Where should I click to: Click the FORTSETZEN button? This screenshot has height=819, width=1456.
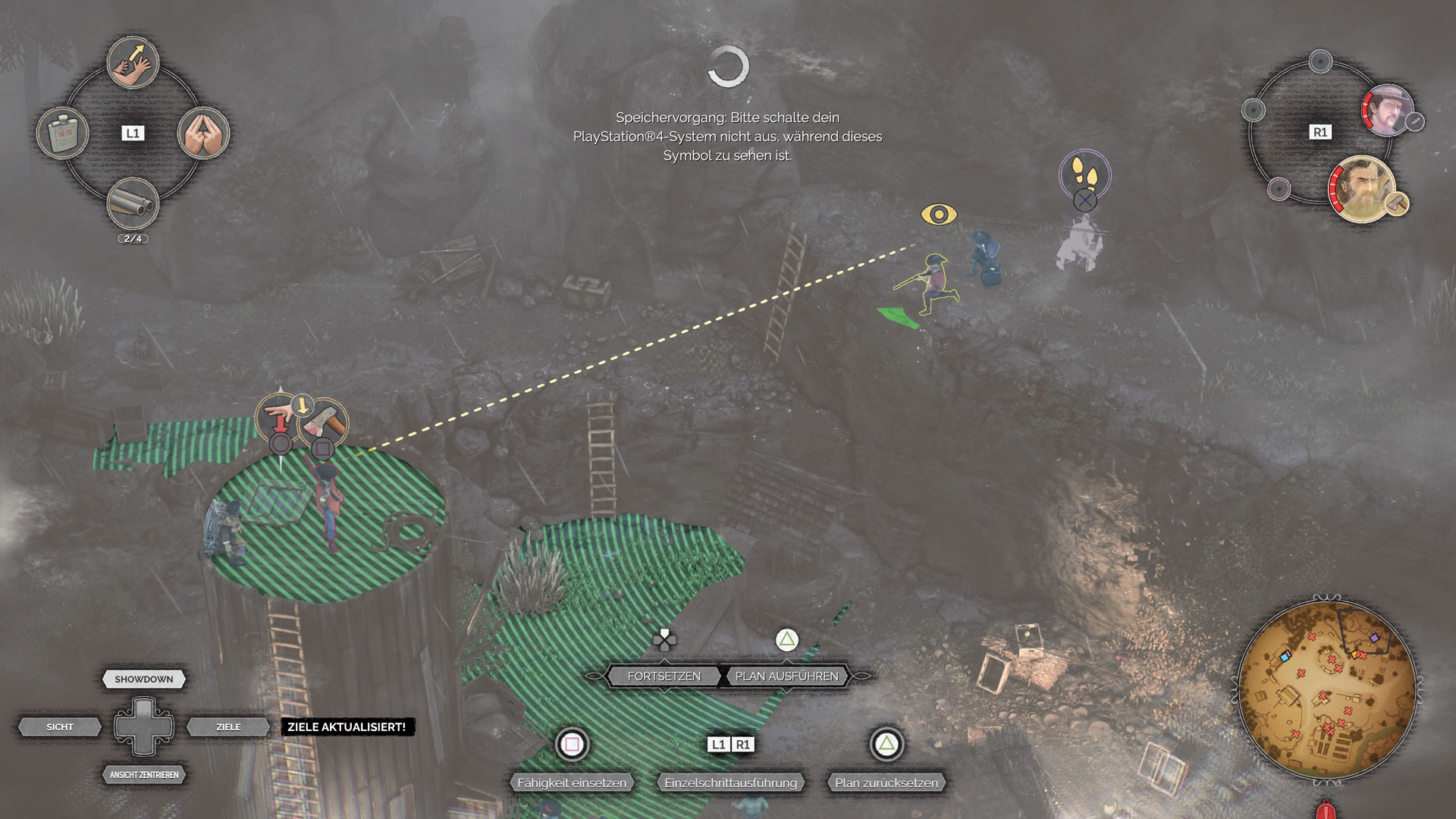664,676
